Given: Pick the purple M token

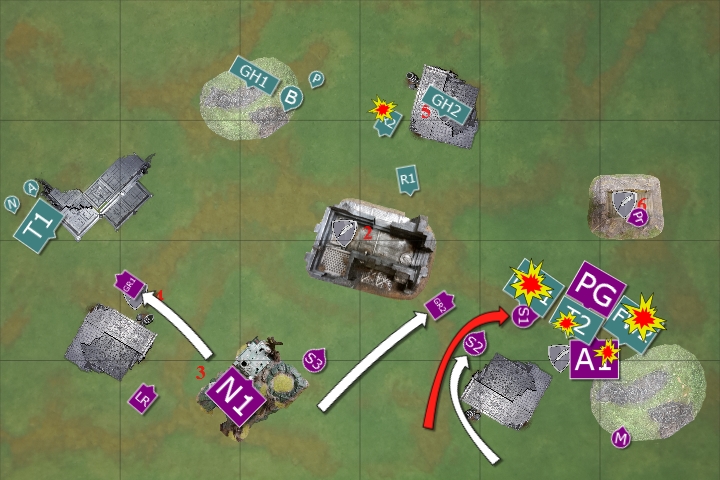Looking at the screenshot, I should pyautogui.click(x=621, y=437).
